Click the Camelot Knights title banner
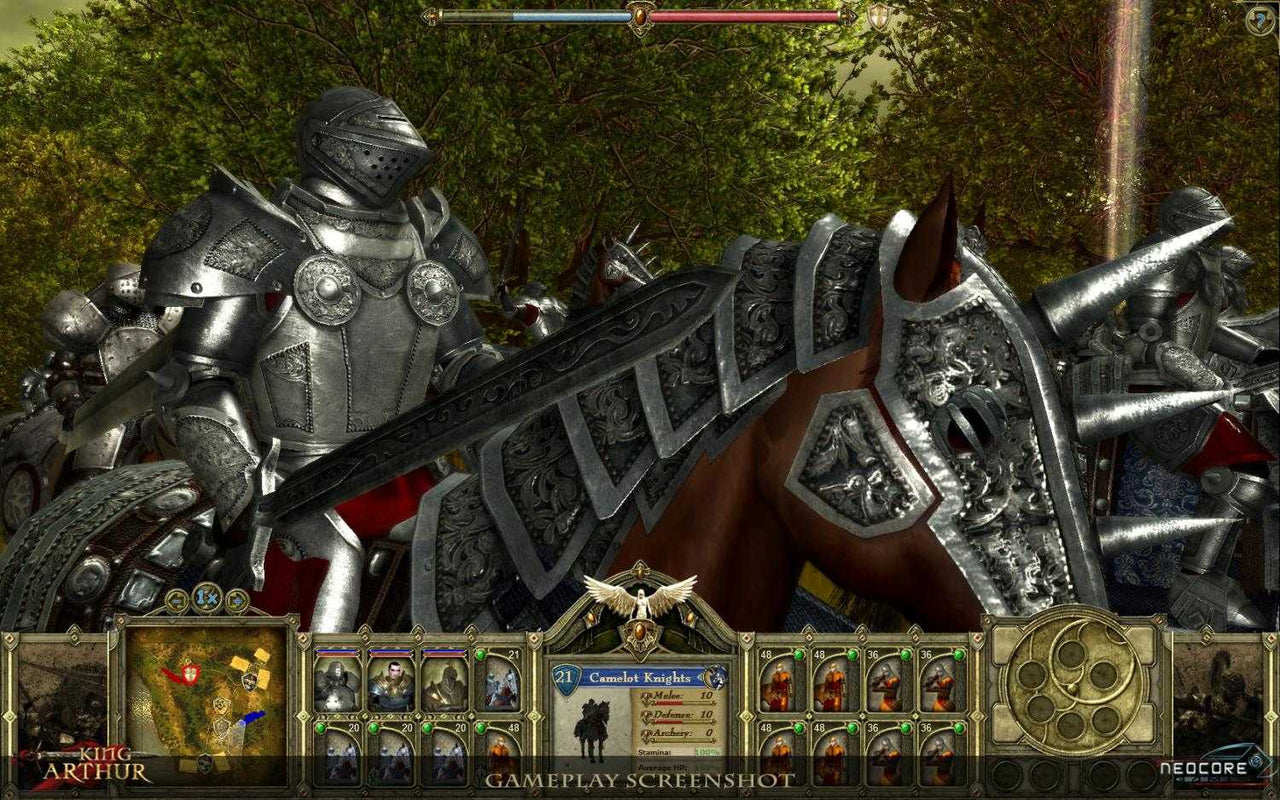The height and width of the screenshot is (800, 1280). click(639, 677)
